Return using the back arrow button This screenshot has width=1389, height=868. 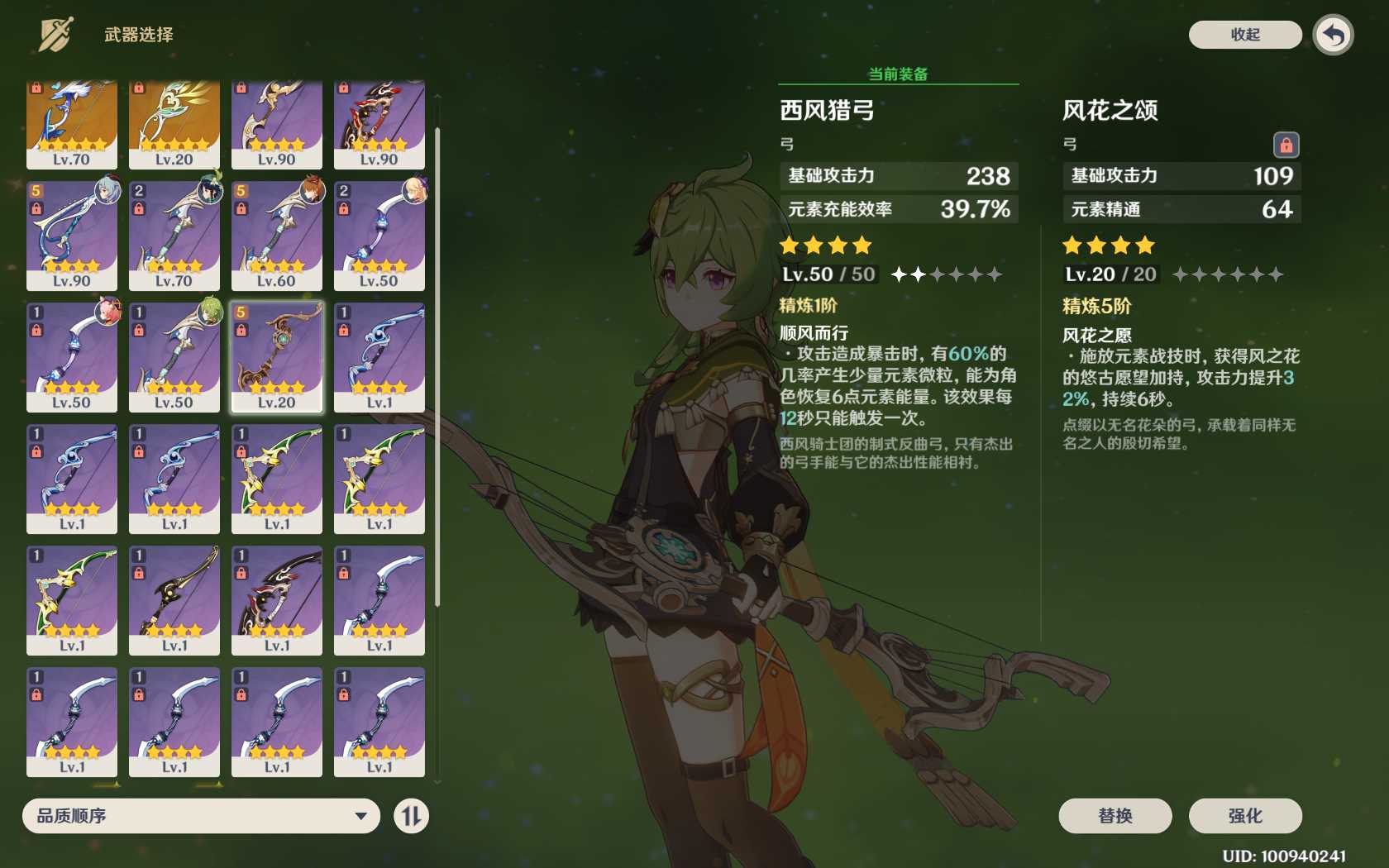tap(1333, 36)
